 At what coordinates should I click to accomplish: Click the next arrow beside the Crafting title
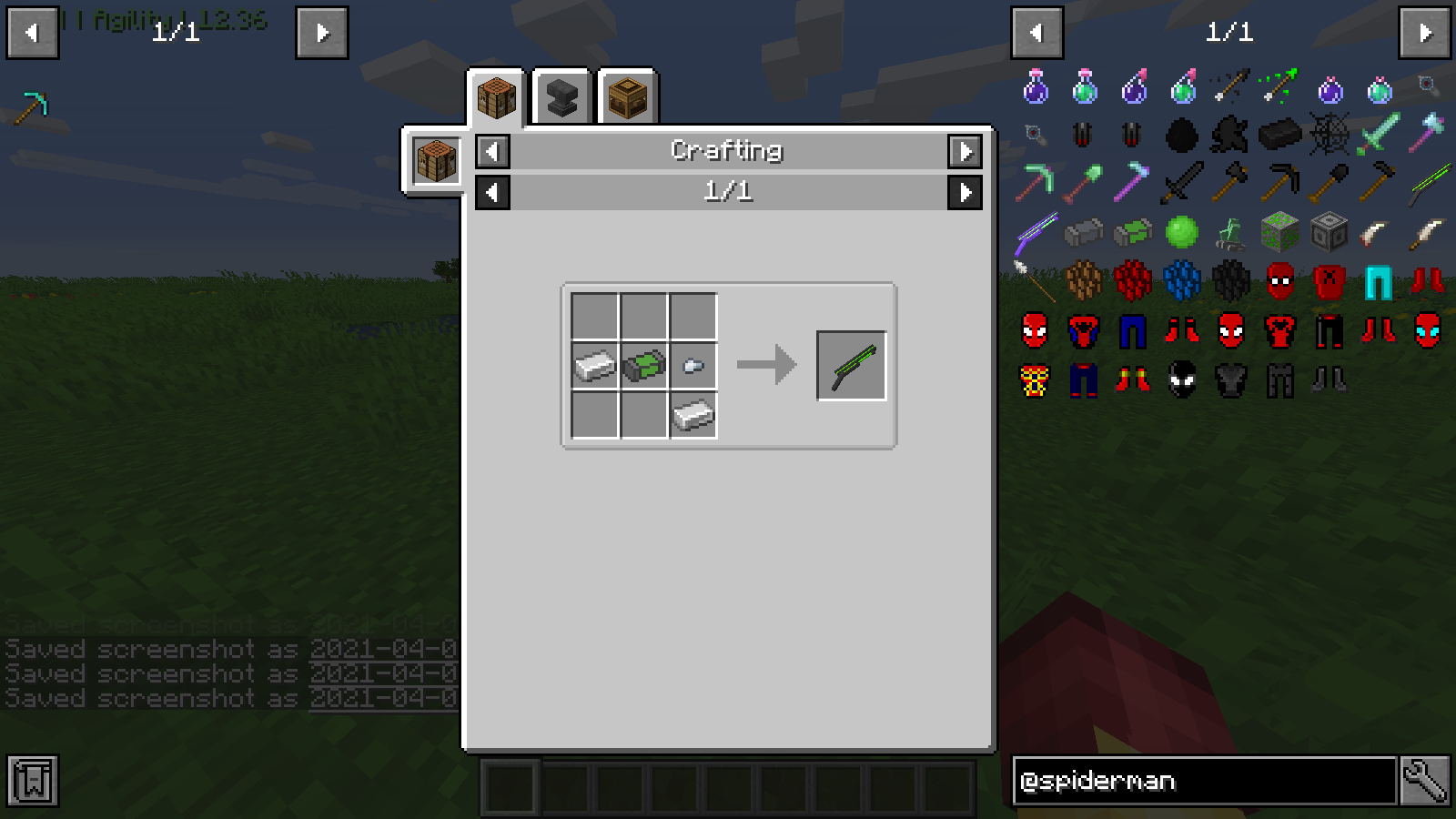[966, 151]
